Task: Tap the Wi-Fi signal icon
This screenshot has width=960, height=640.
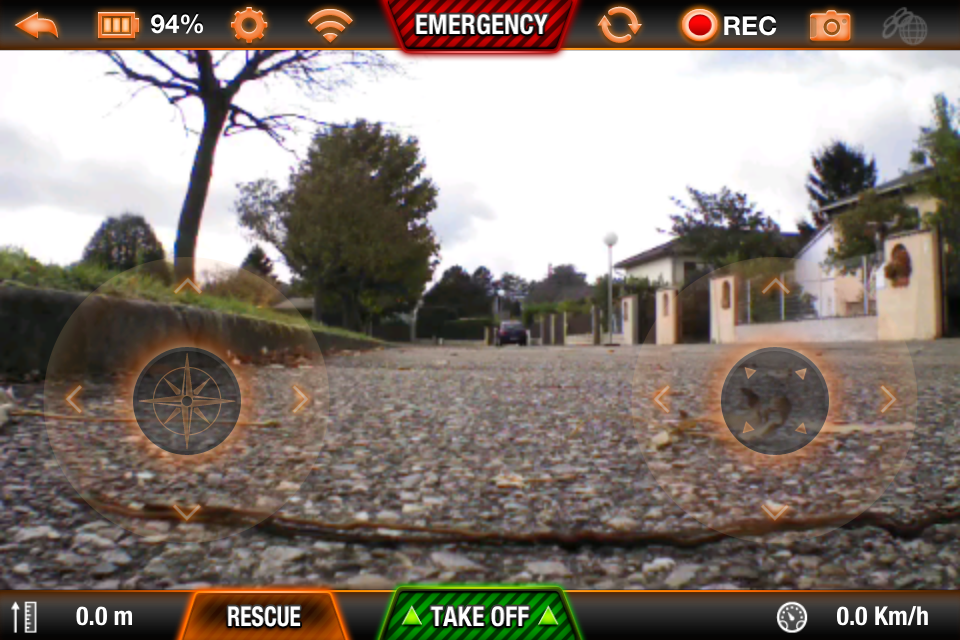Action: coord(330,25)
